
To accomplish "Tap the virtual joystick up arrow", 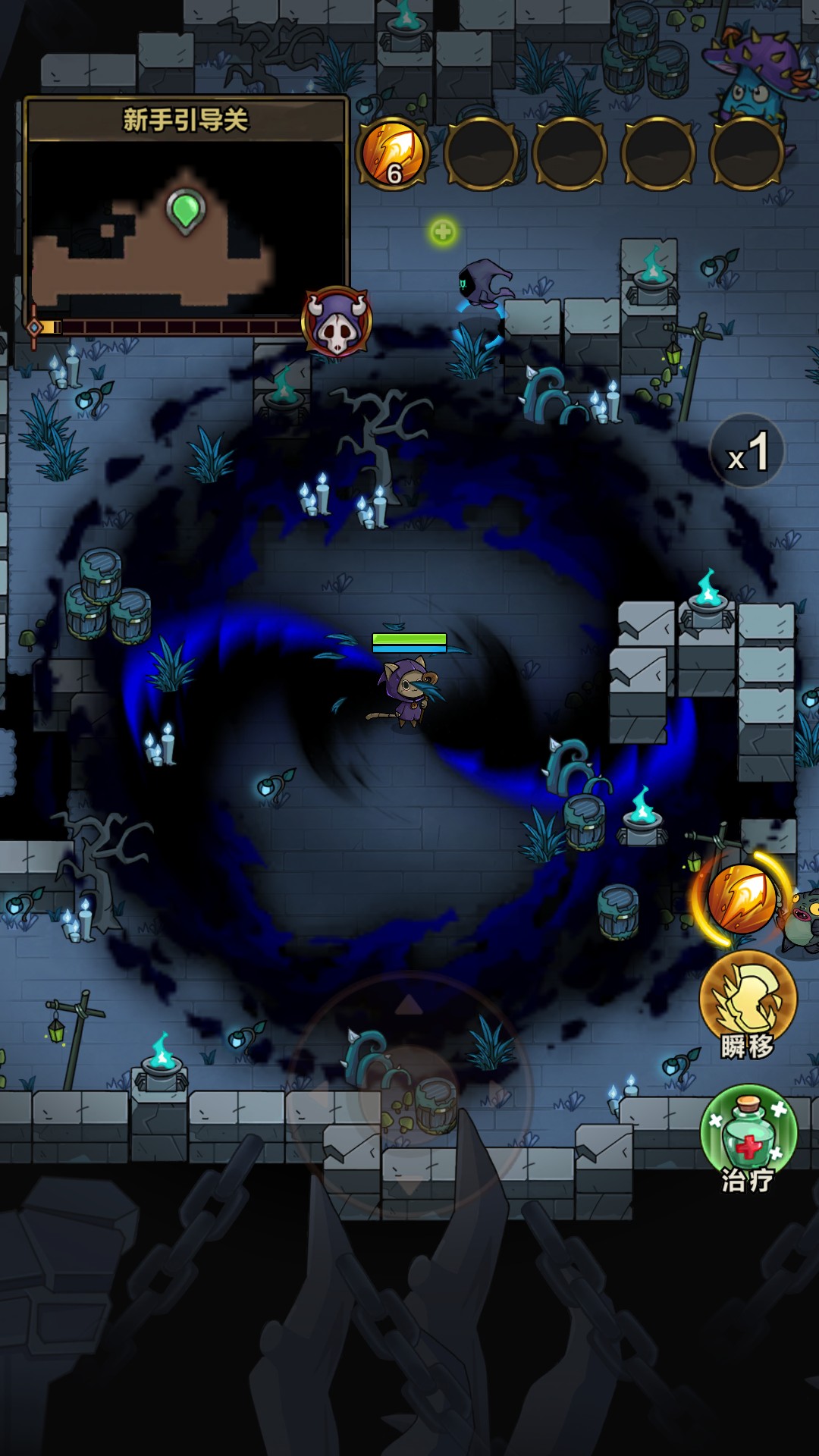I will click(x=409, y=1006).
